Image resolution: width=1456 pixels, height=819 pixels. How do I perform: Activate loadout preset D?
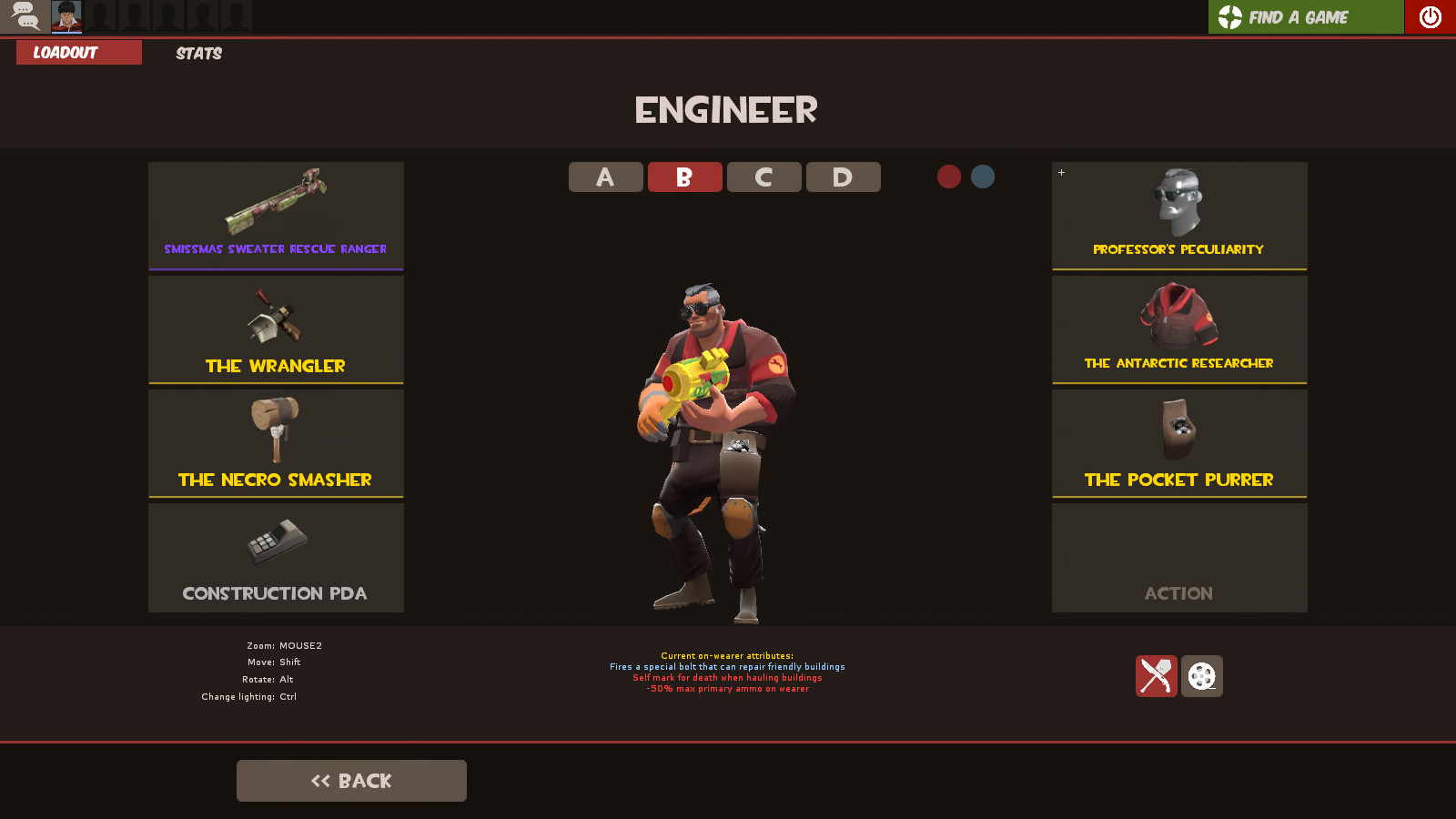point(843,177)
